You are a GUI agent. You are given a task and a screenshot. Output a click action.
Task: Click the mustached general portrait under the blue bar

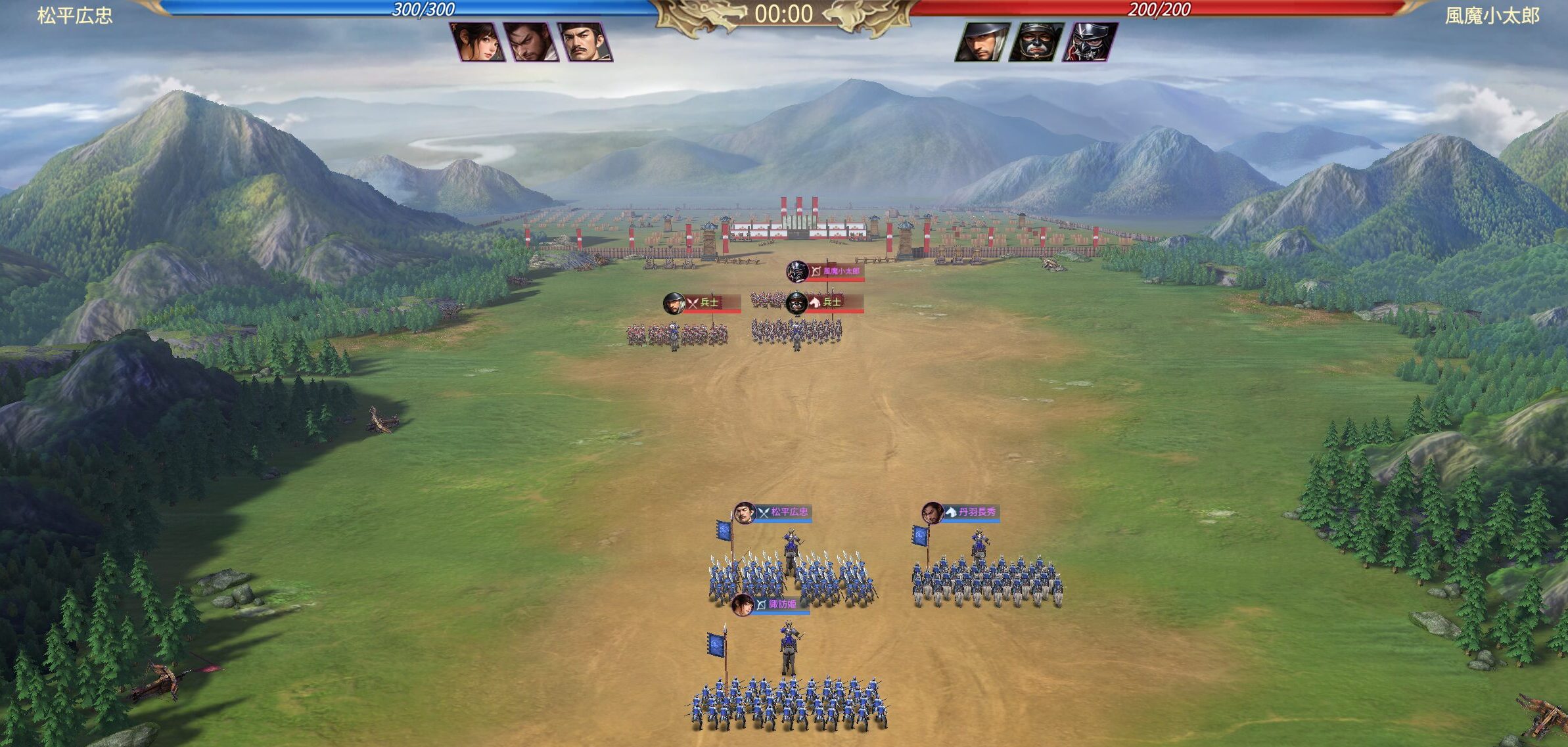click(x=585, y=42)
